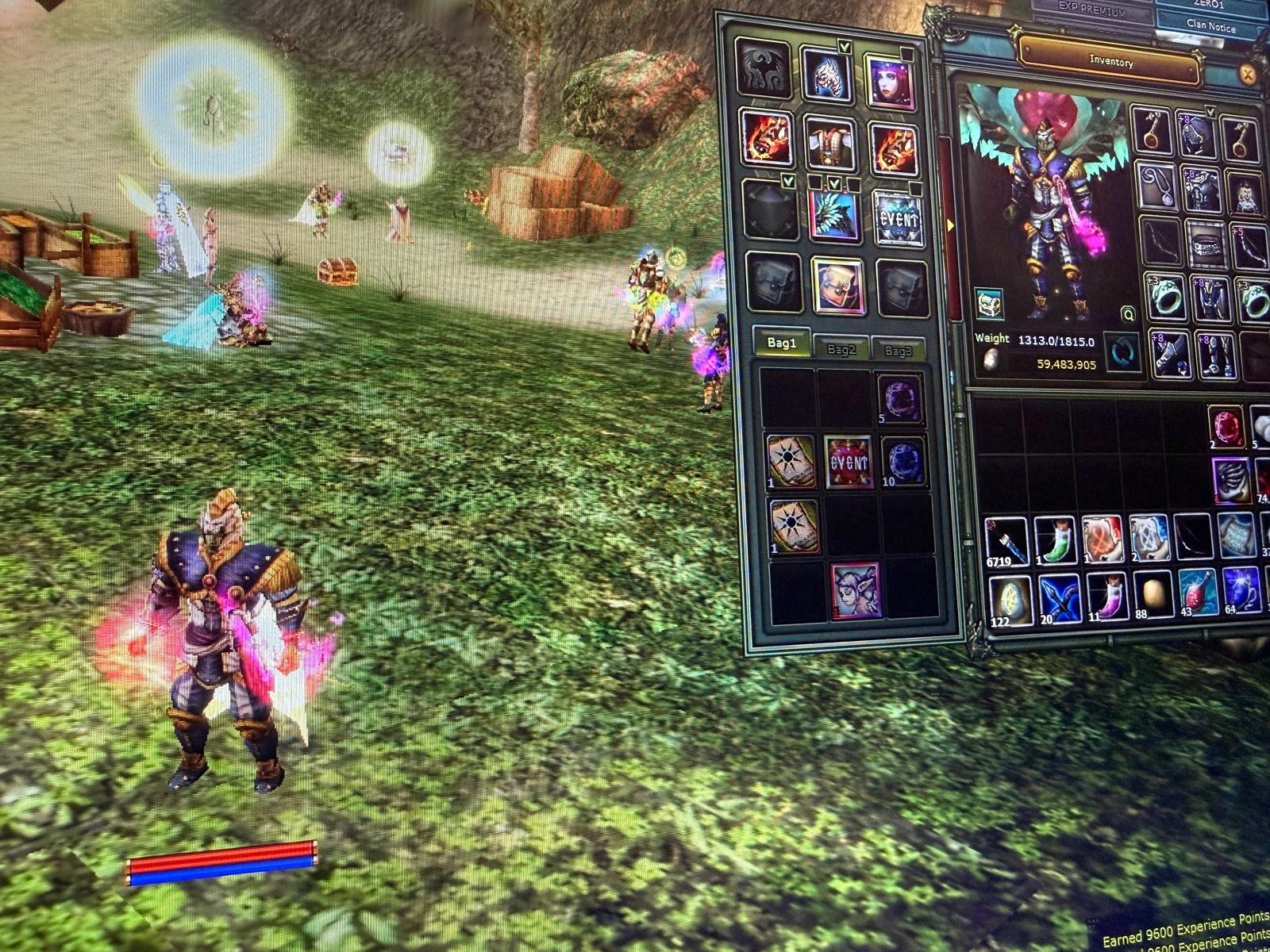Toggle the checkbox above the white lion portrait
The width and height of the screenshot is (1270, 952).
point(845,47)
